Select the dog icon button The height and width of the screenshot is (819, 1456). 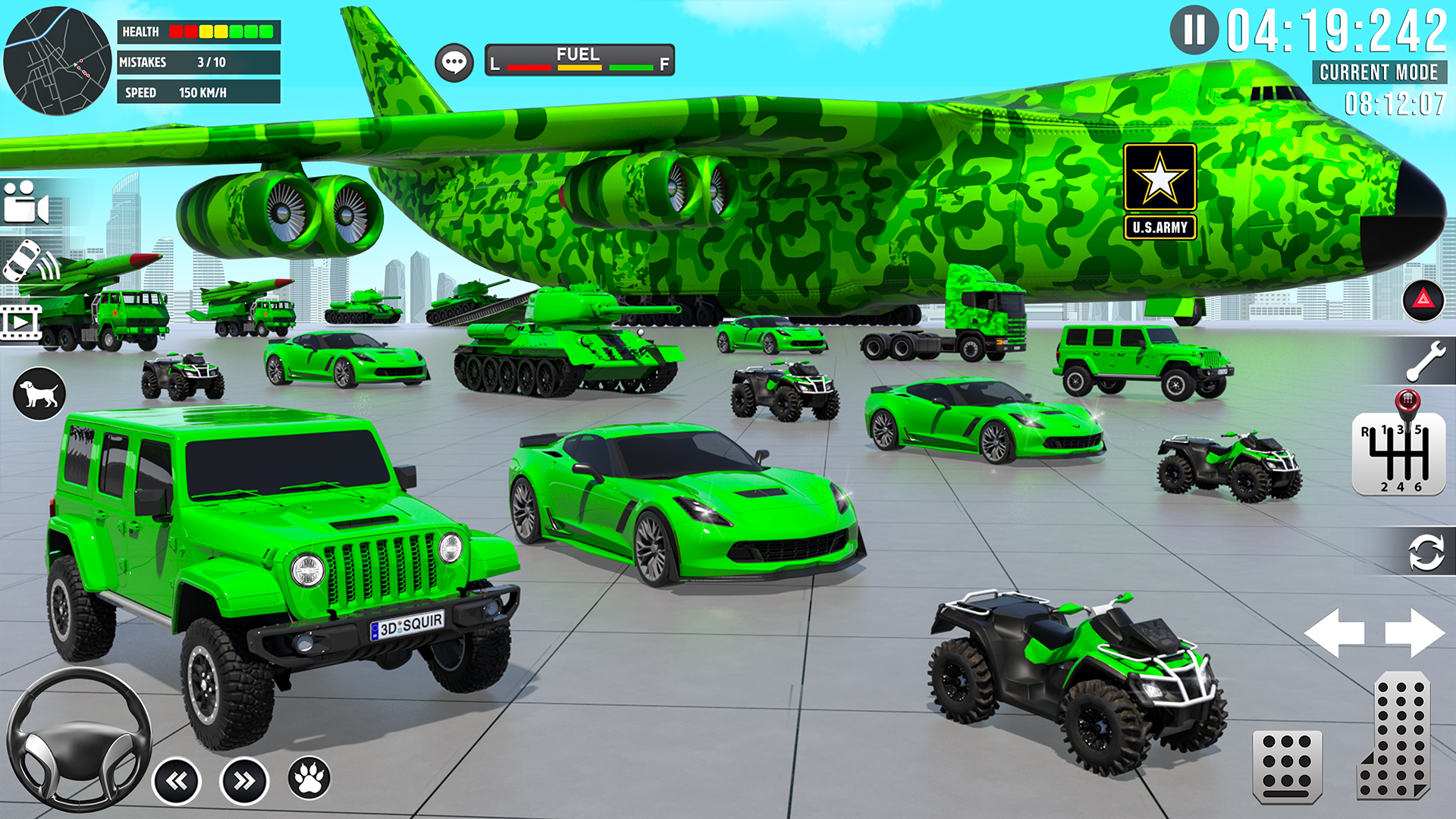point(39,394)
